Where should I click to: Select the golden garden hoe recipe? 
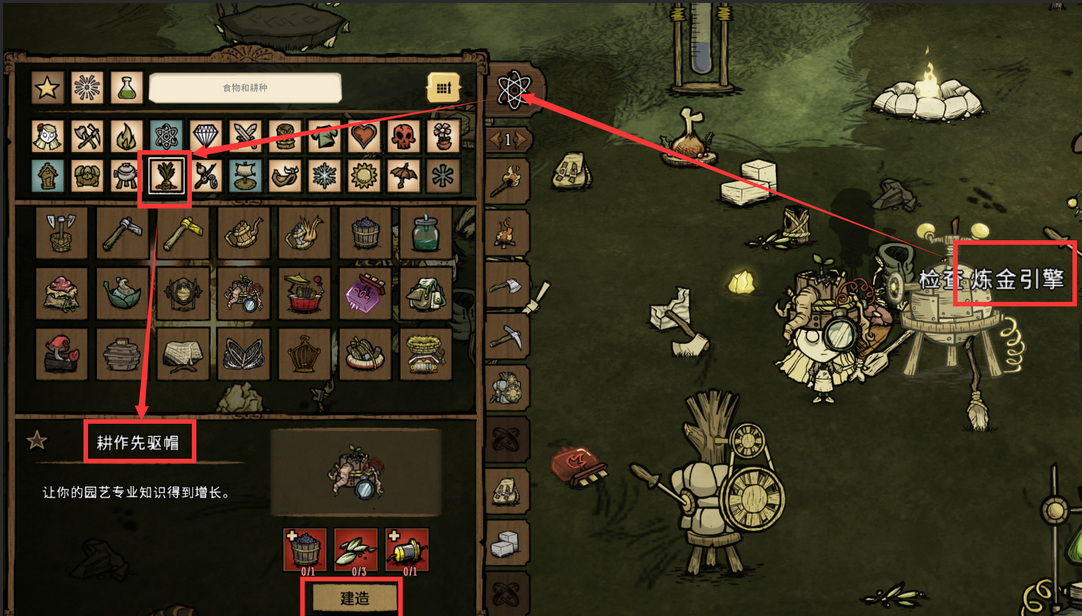pyautogui.click(x=183, y=234)
